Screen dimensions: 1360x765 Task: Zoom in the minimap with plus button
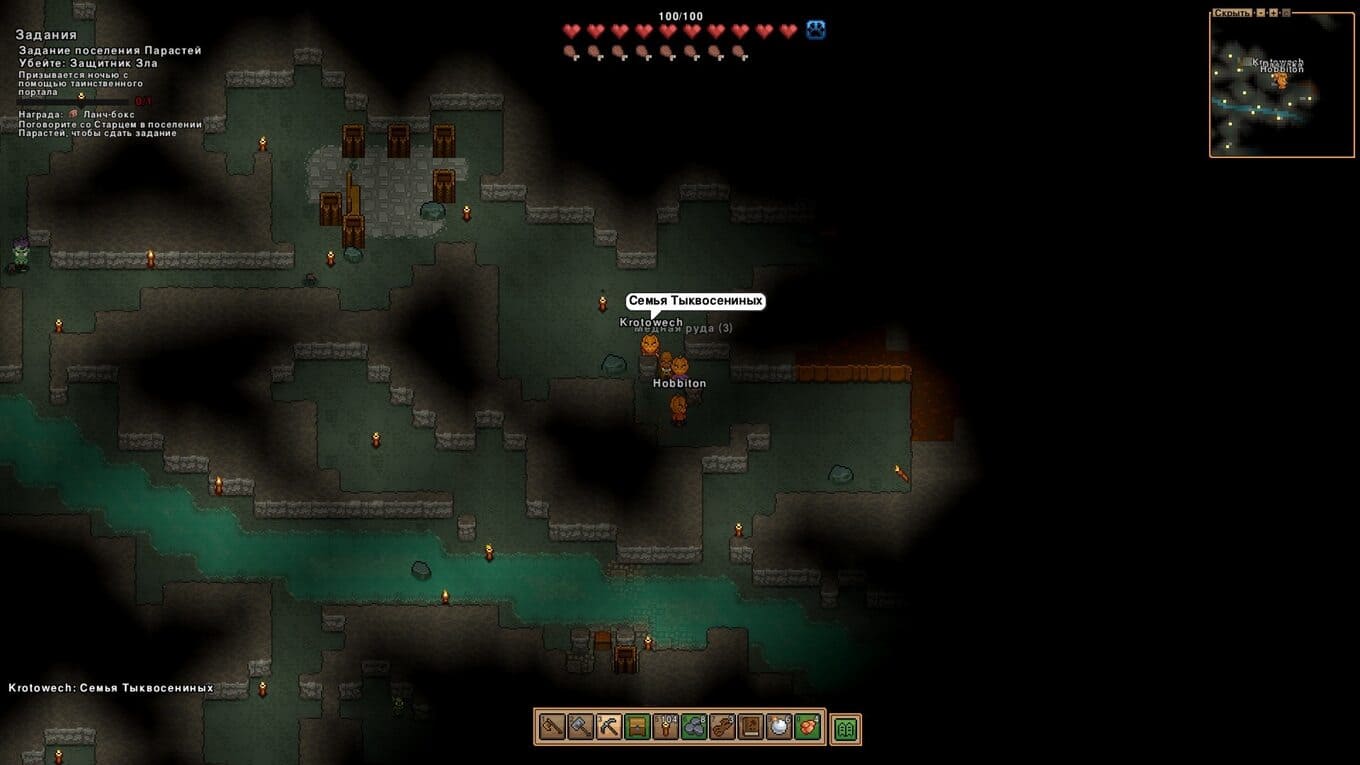(1274, 13)
